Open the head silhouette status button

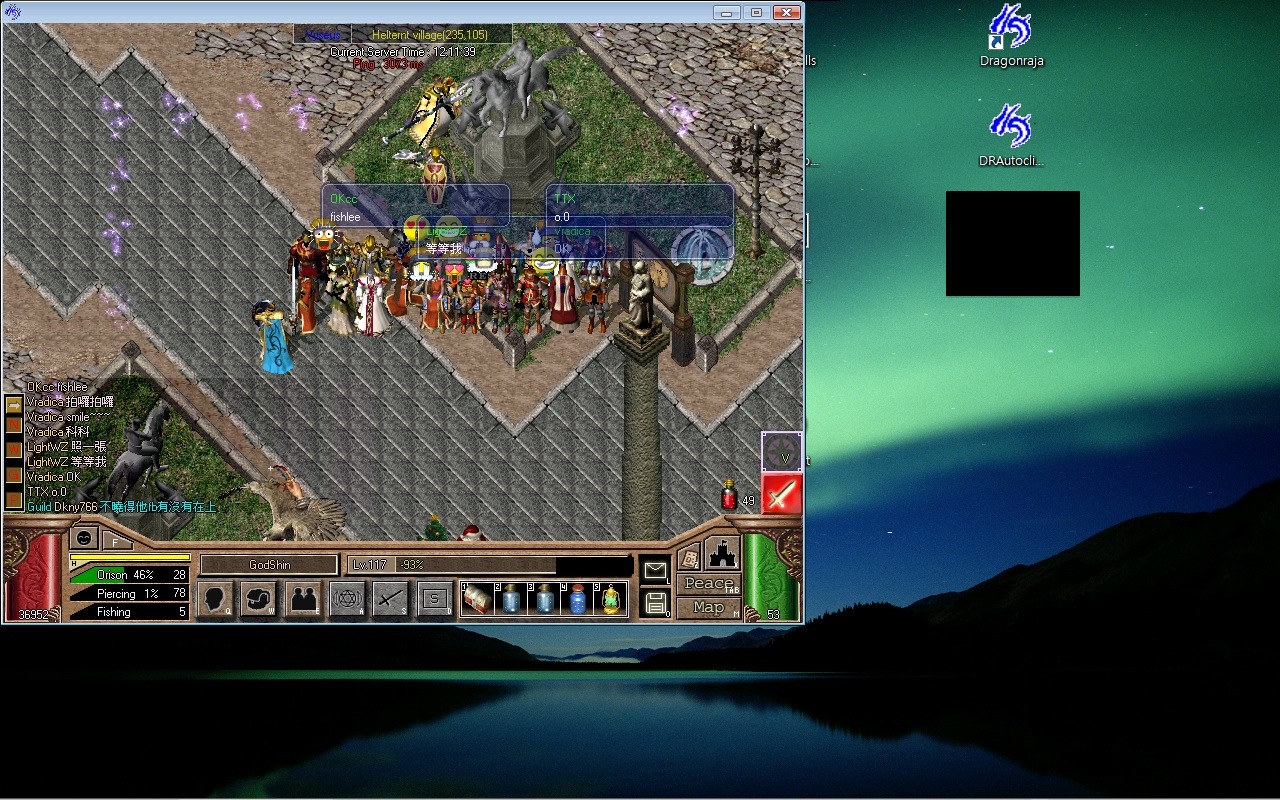point(214,600)
